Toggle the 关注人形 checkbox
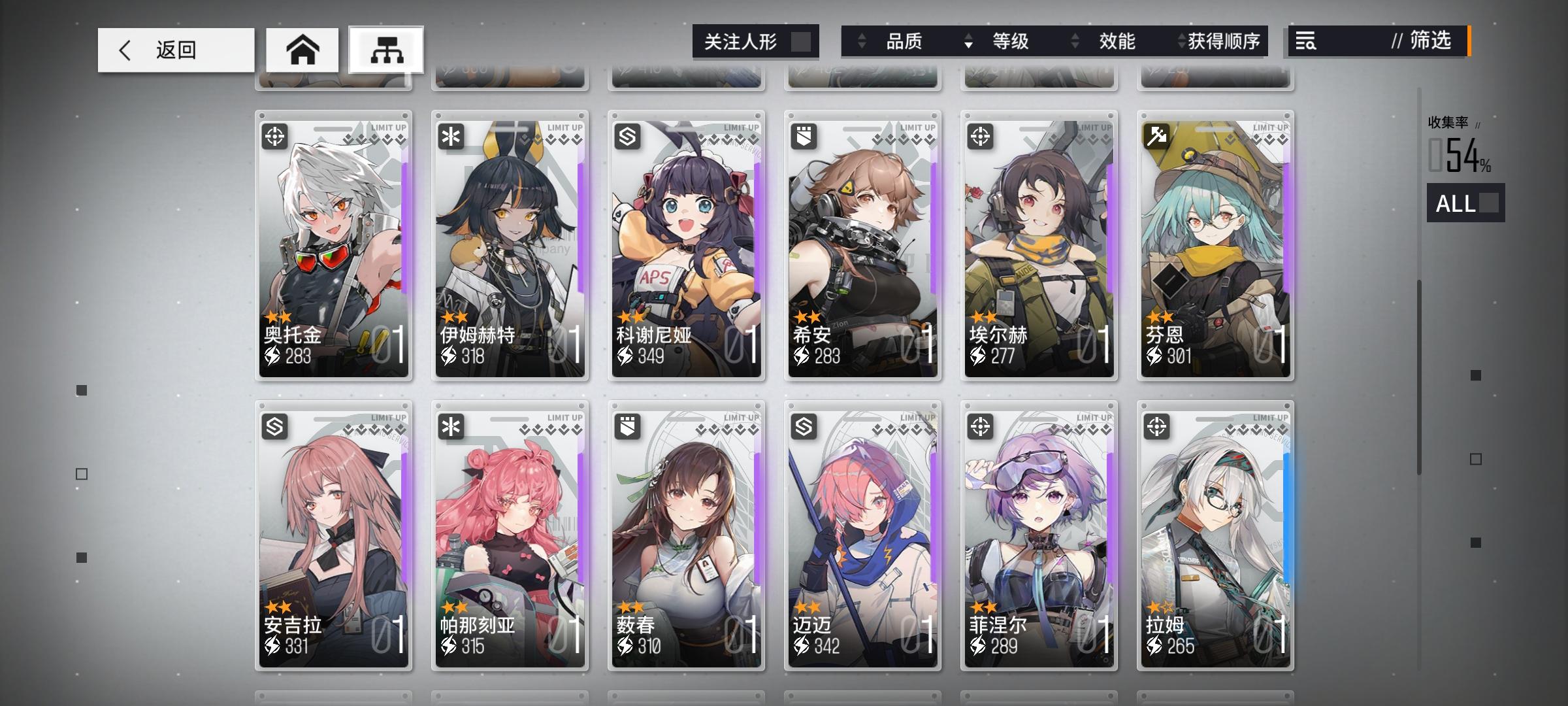This screenshot has width=1568, height=706. pos(802,42)
